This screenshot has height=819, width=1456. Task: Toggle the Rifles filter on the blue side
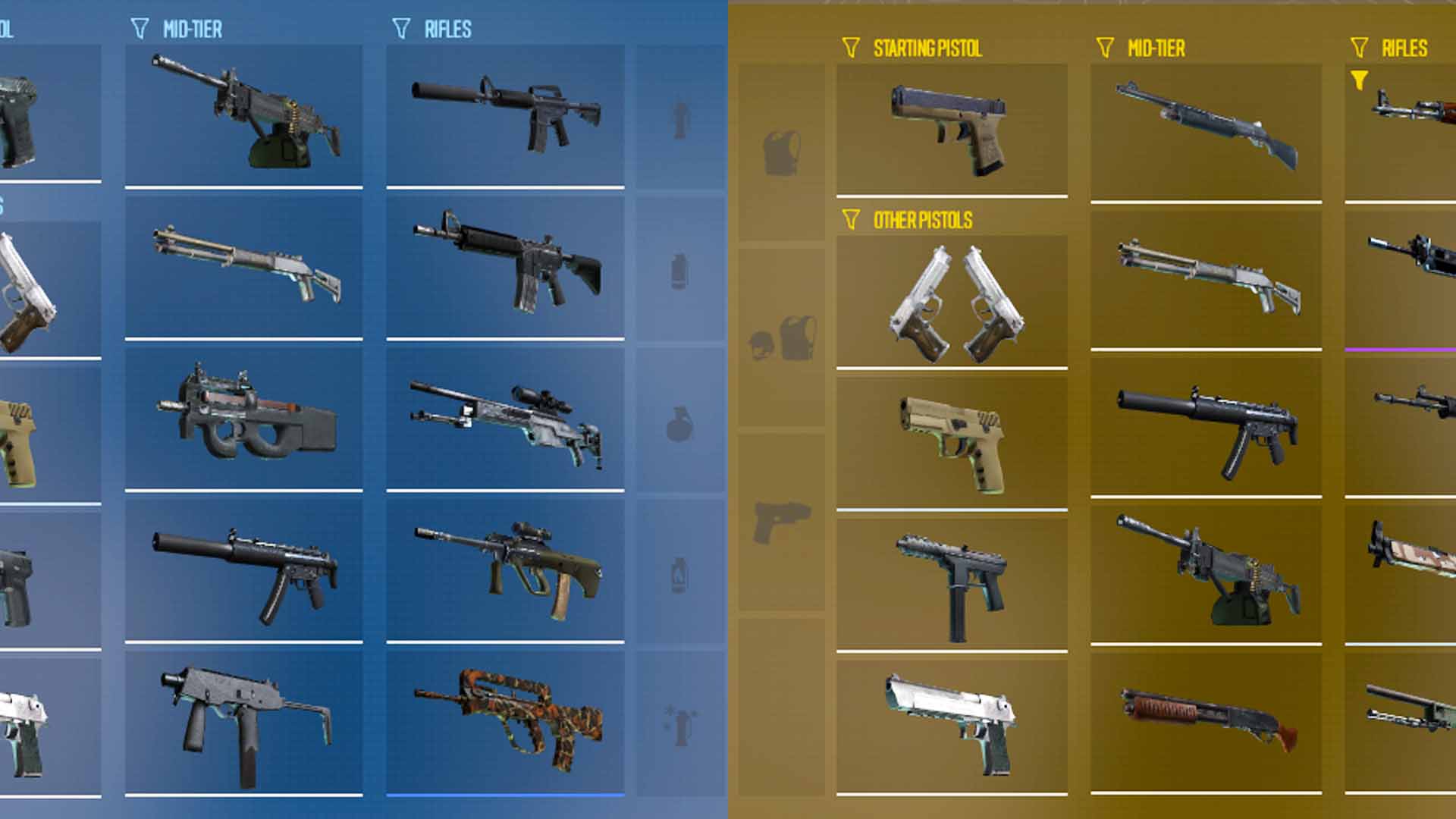tap(400, 30)
